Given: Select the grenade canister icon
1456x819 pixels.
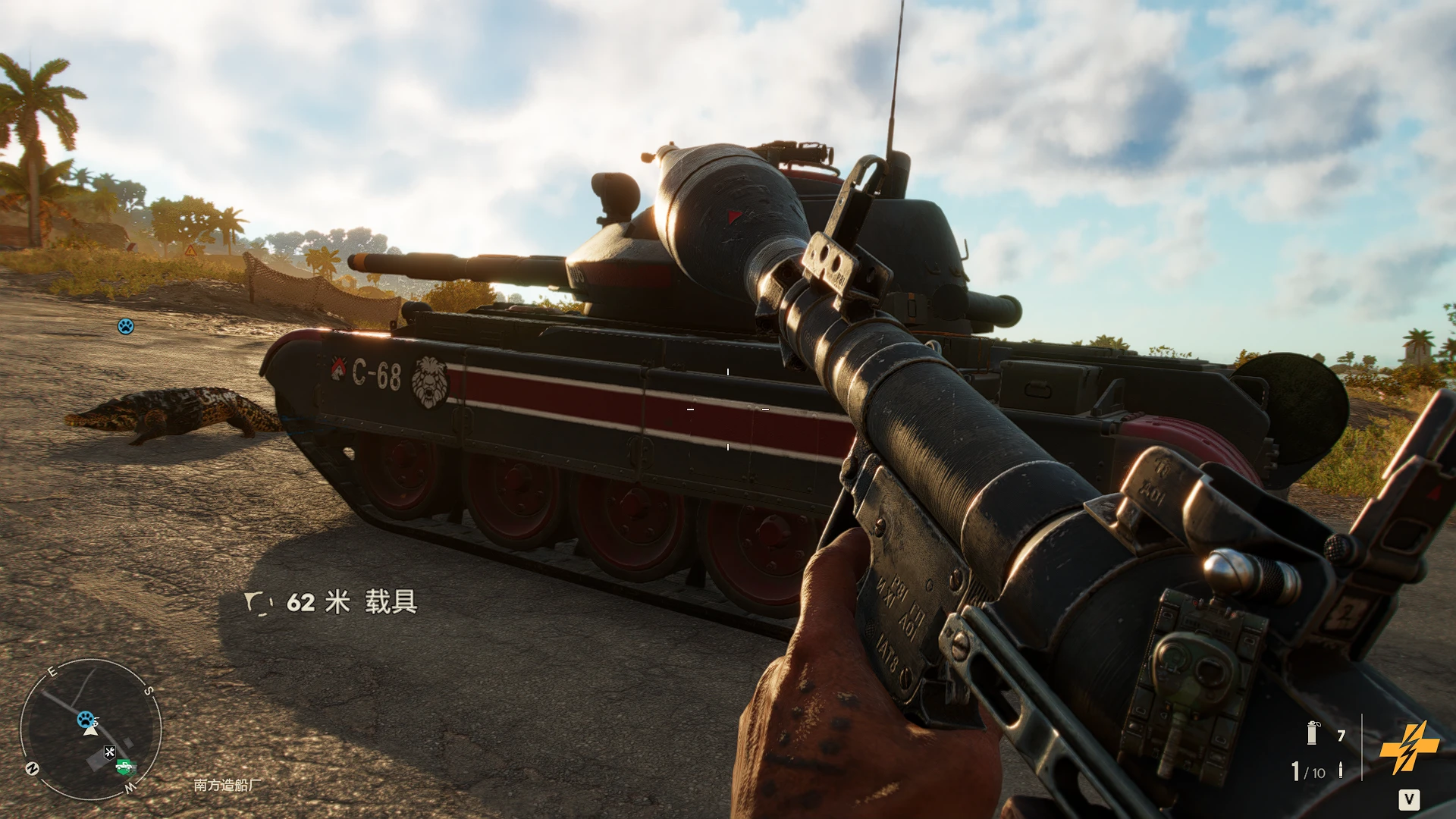Looking at the screenshot, I should pyautogui.click(x=1313, y=733).
